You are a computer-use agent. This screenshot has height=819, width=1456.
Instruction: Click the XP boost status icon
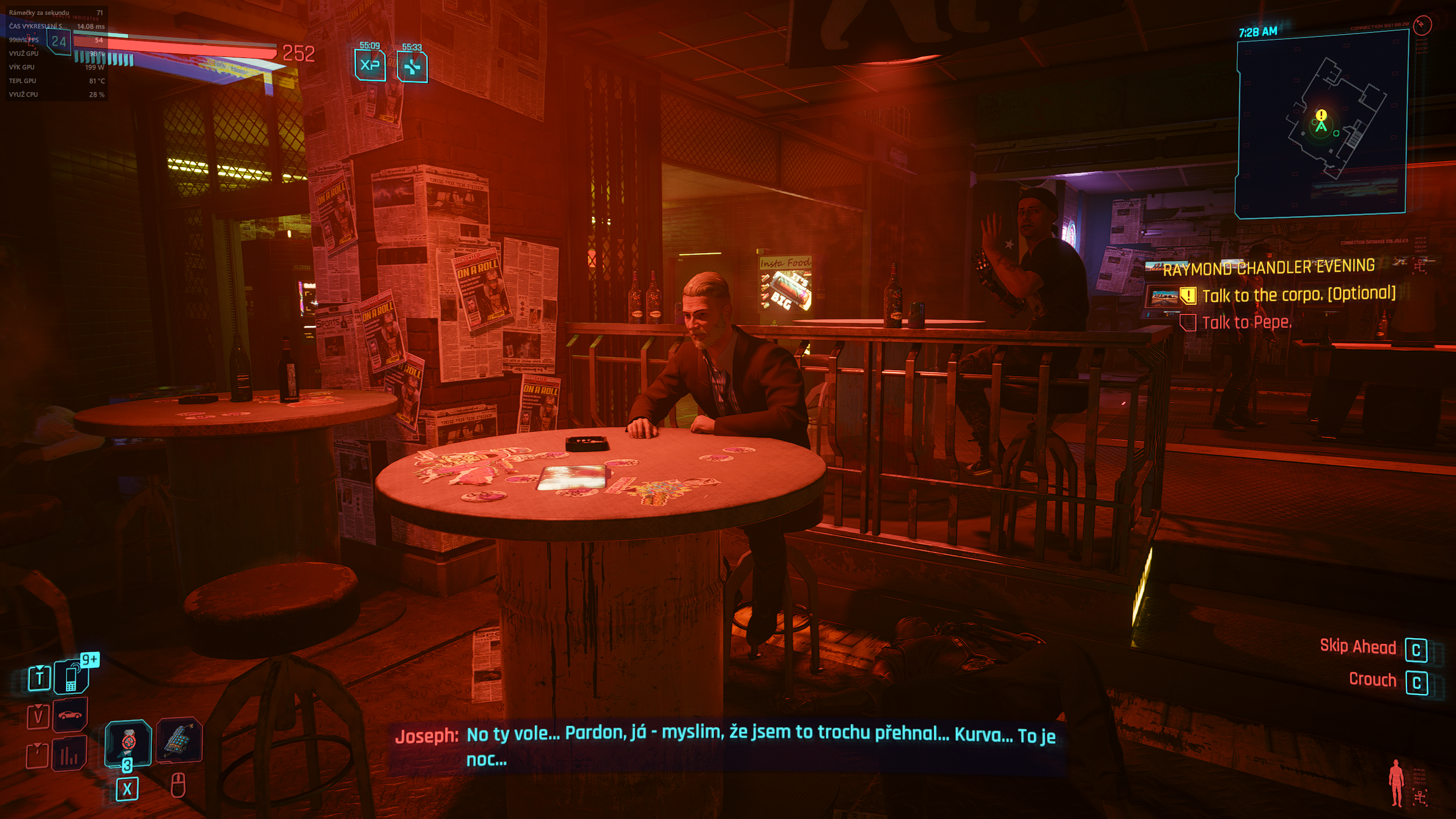370,65
